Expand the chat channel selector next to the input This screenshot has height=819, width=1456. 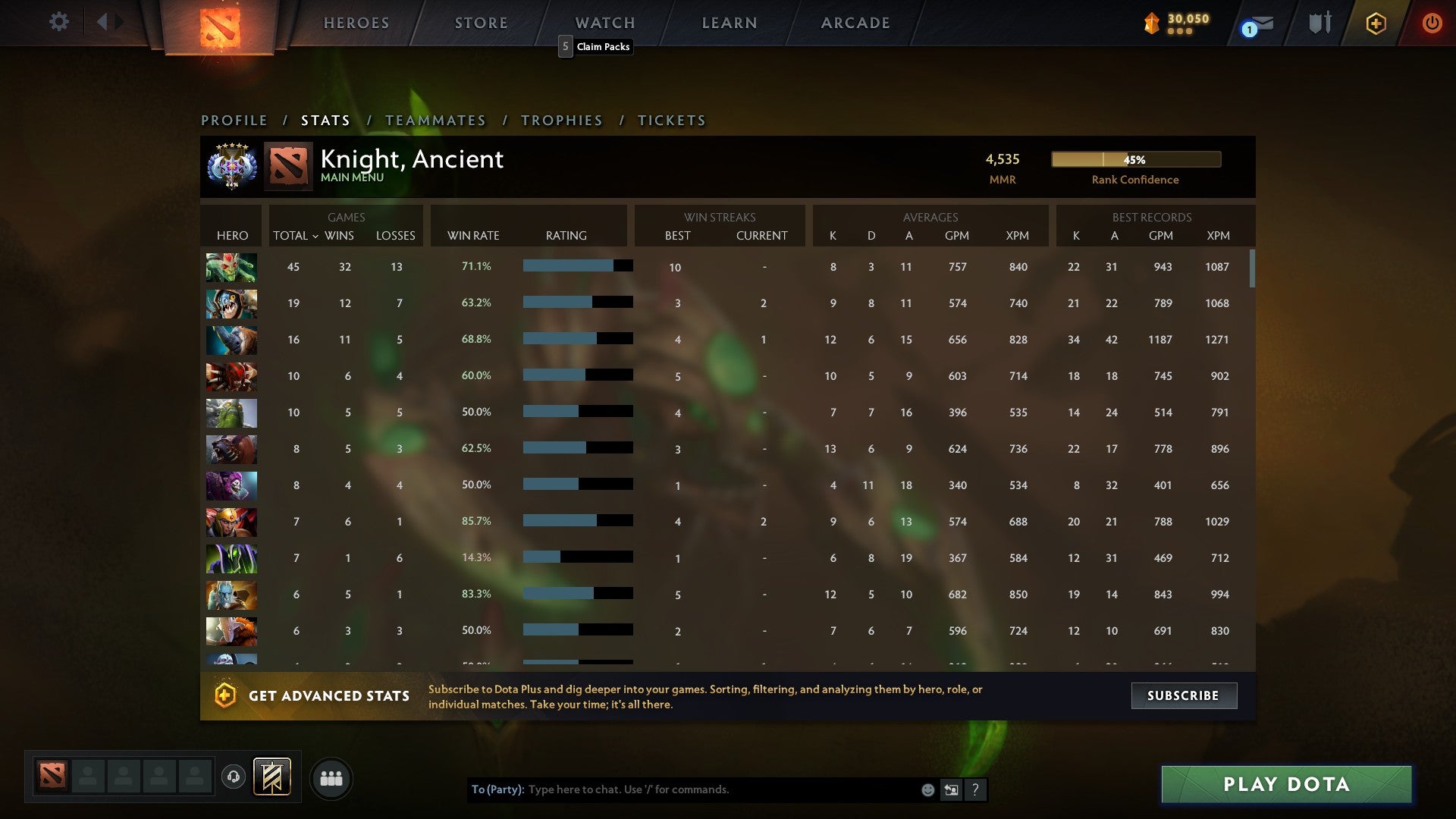951,789
